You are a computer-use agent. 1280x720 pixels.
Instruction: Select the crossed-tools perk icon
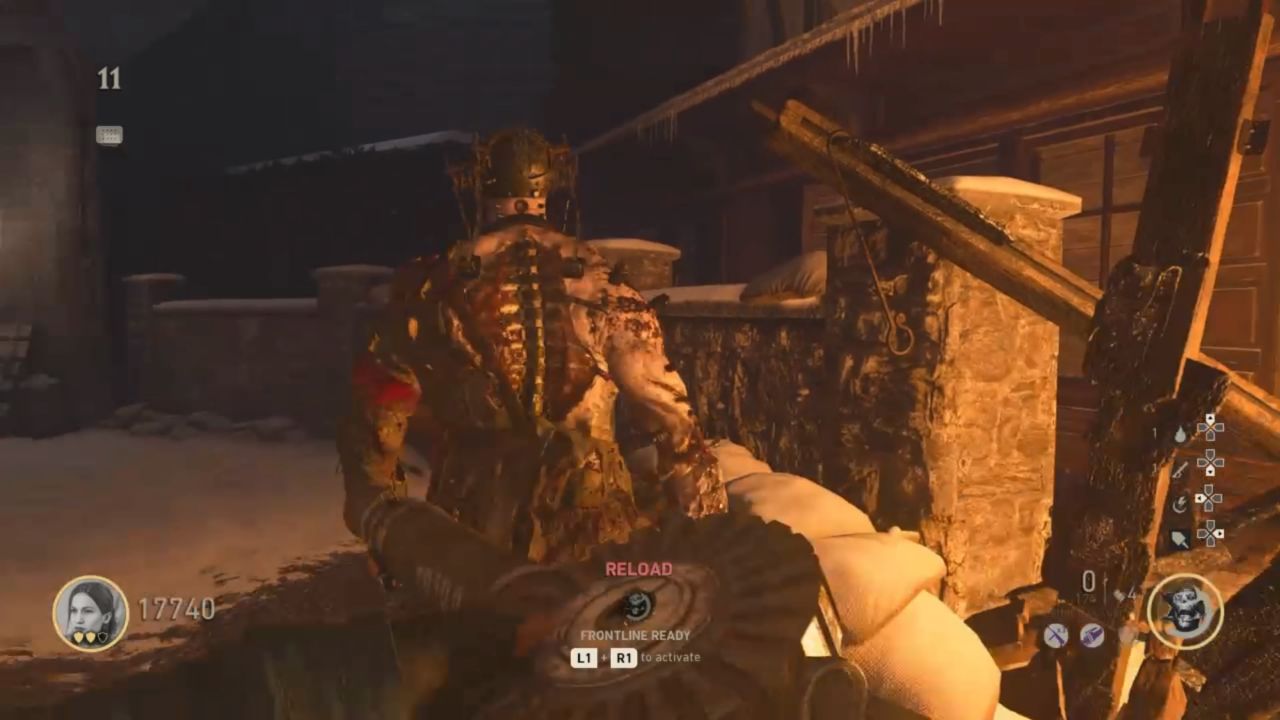(1057, 636)
